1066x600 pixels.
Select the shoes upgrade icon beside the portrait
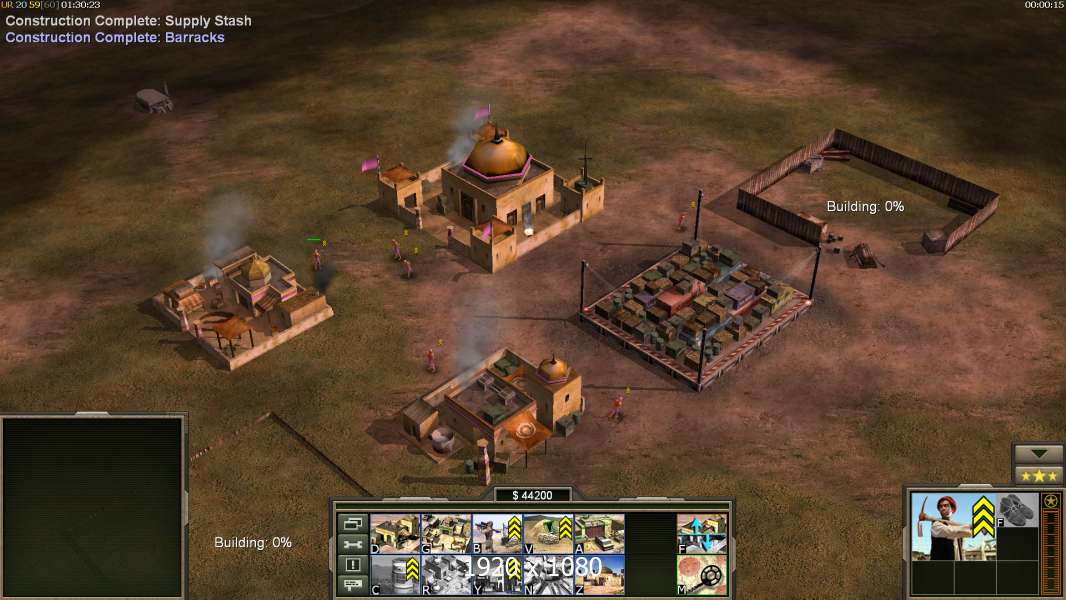coord(1017,509)
